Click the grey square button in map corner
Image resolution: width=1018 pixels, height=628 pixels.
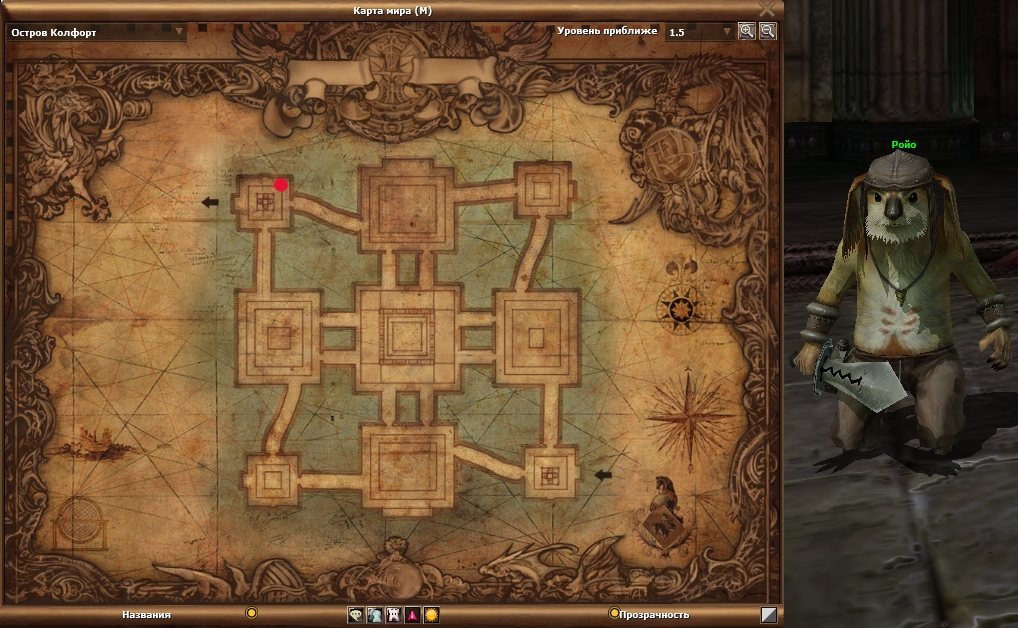(768, 615)
